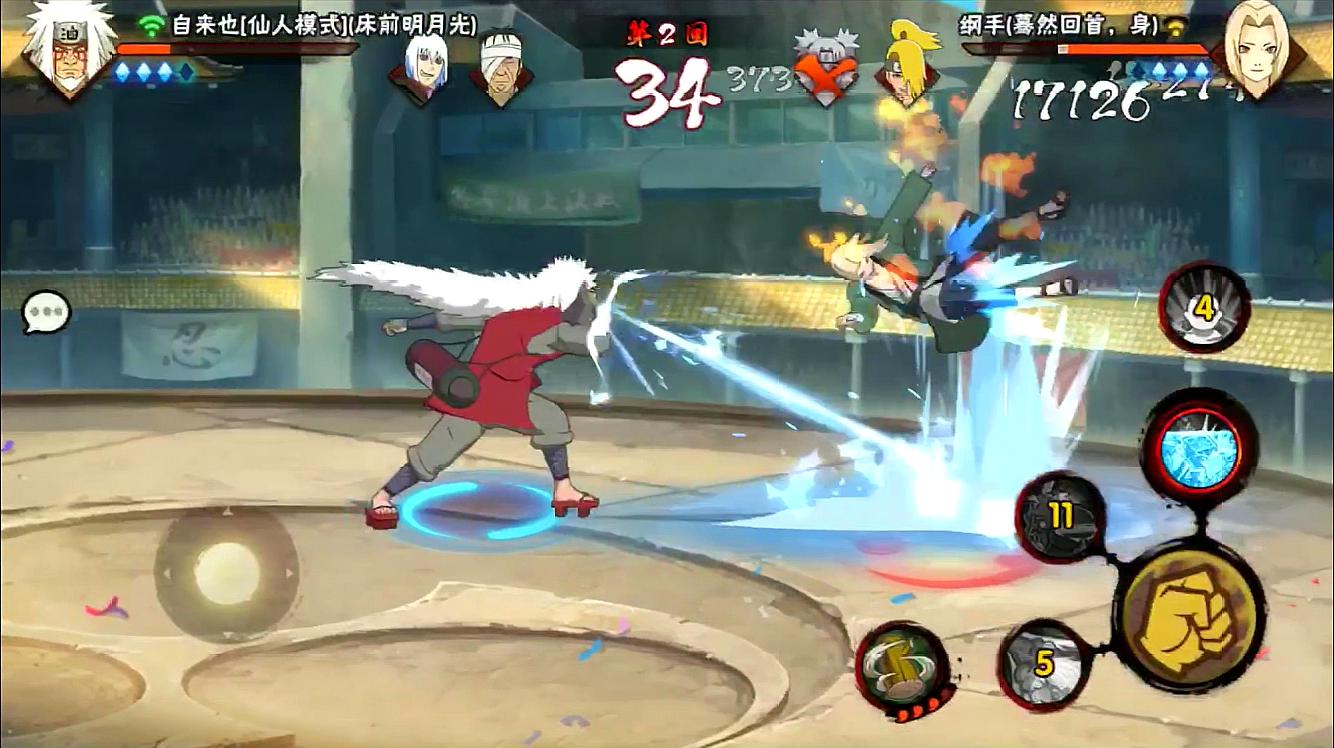
Task: Tap the golden fist basic attack button
Action: tap(1189, 612)
